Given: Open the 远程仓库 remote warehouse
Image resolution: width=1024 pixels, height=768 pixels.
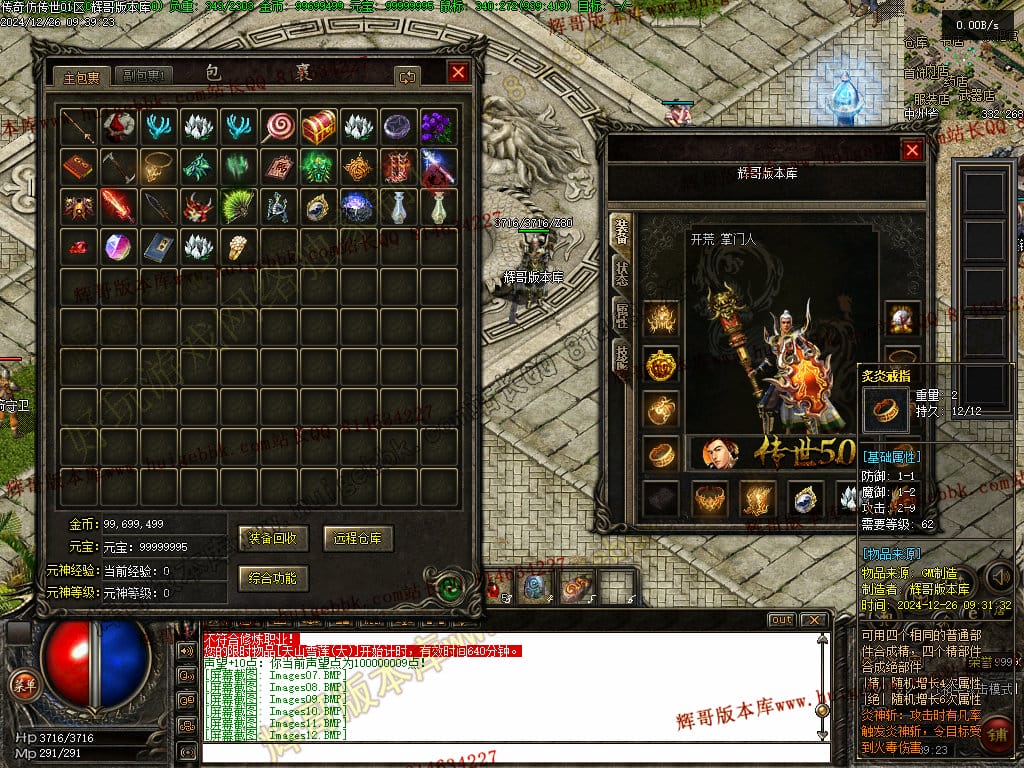Looking at the screenshot, I should (358, 538).
